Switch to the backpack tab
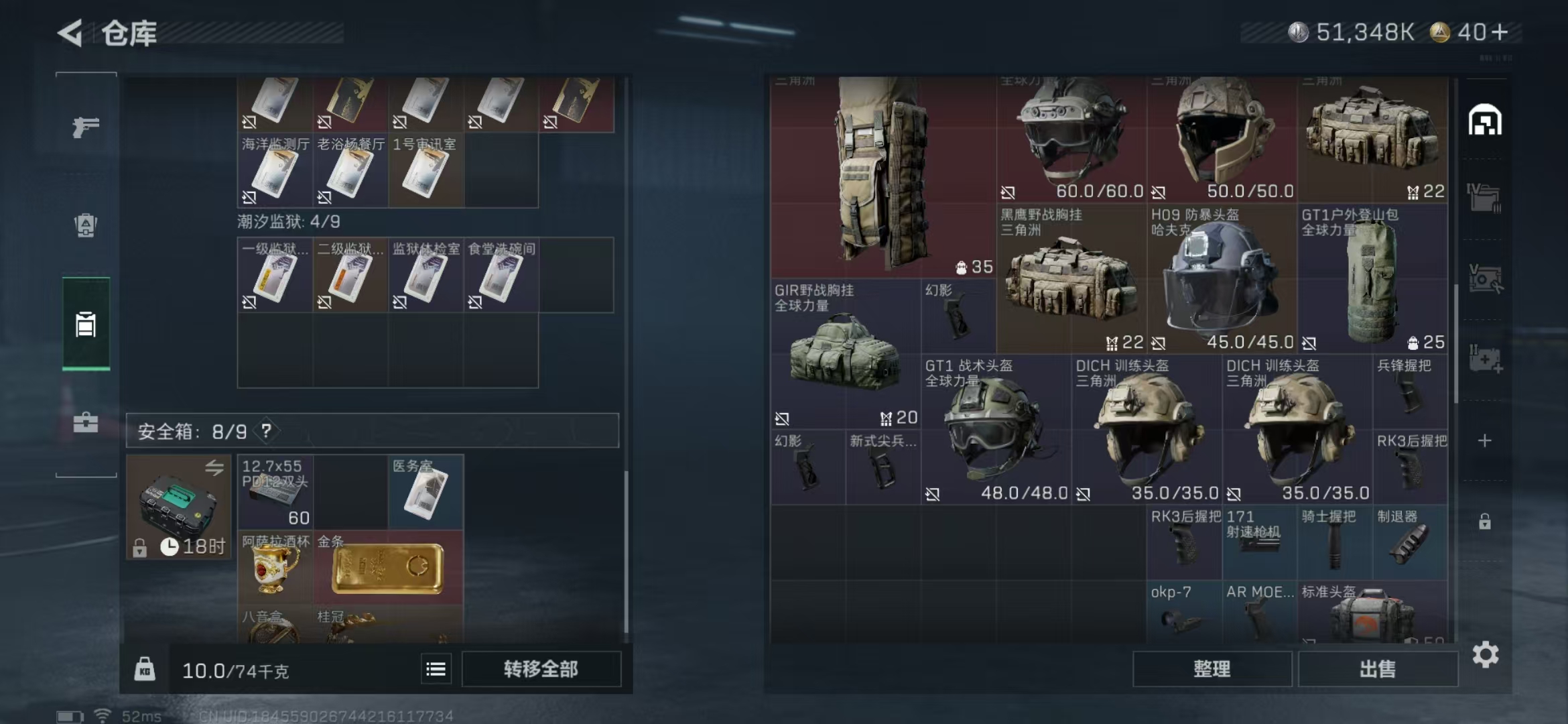The height and width of the screenshot is (724, 1568). point(86,225)
